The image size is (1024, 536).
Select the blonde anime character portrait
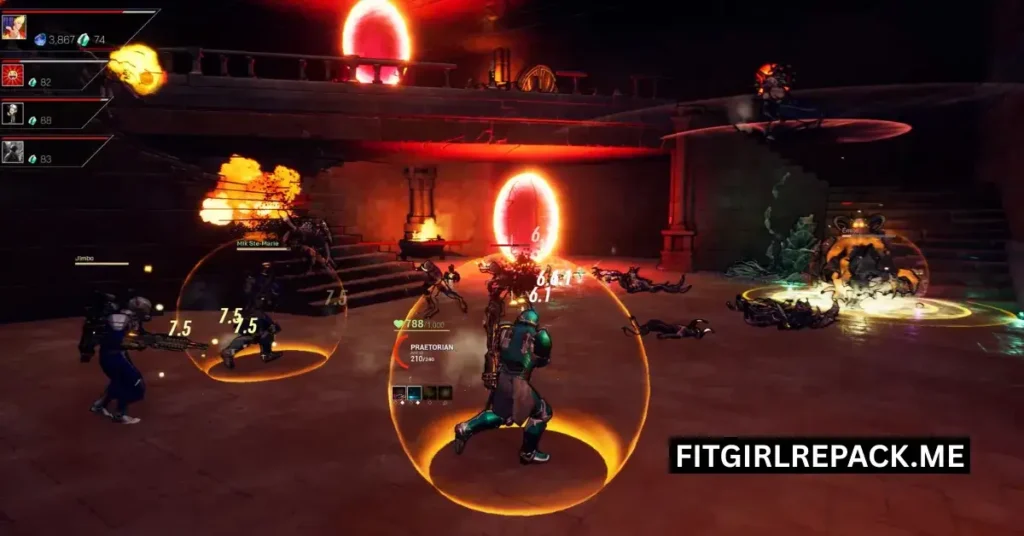click(14, 27)
